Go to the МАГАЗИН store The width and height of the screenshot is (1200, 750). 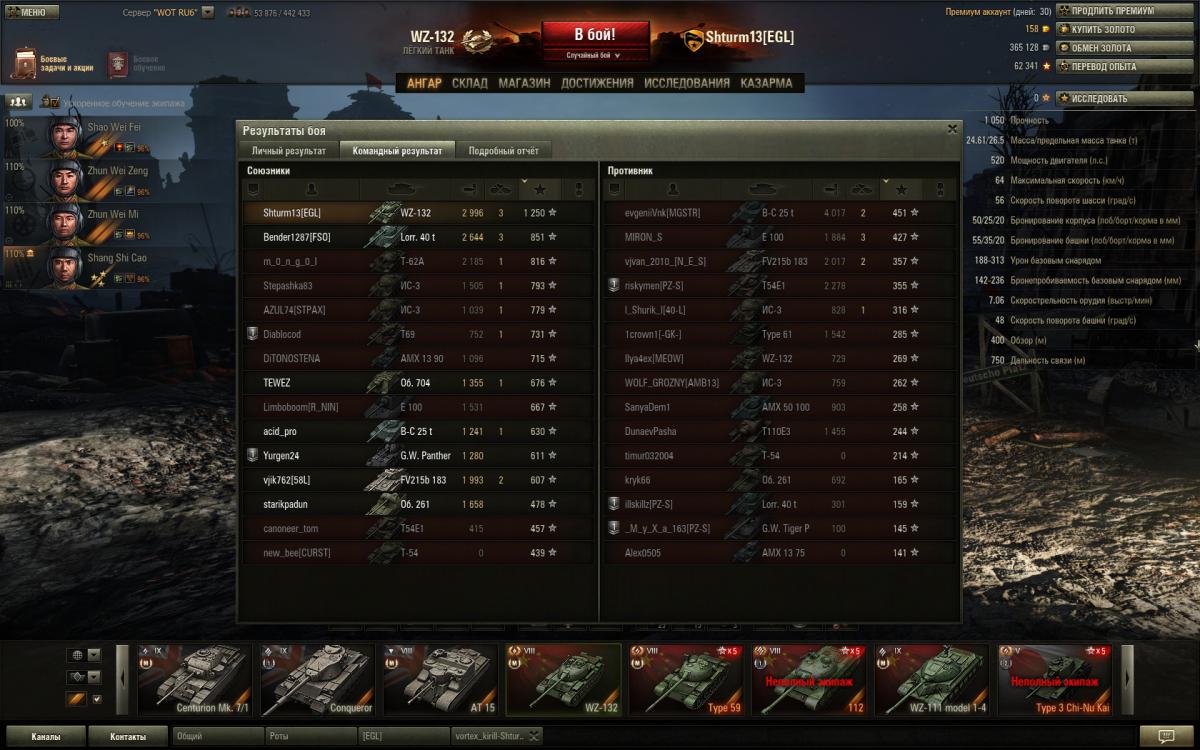click(x=524, y=83)
